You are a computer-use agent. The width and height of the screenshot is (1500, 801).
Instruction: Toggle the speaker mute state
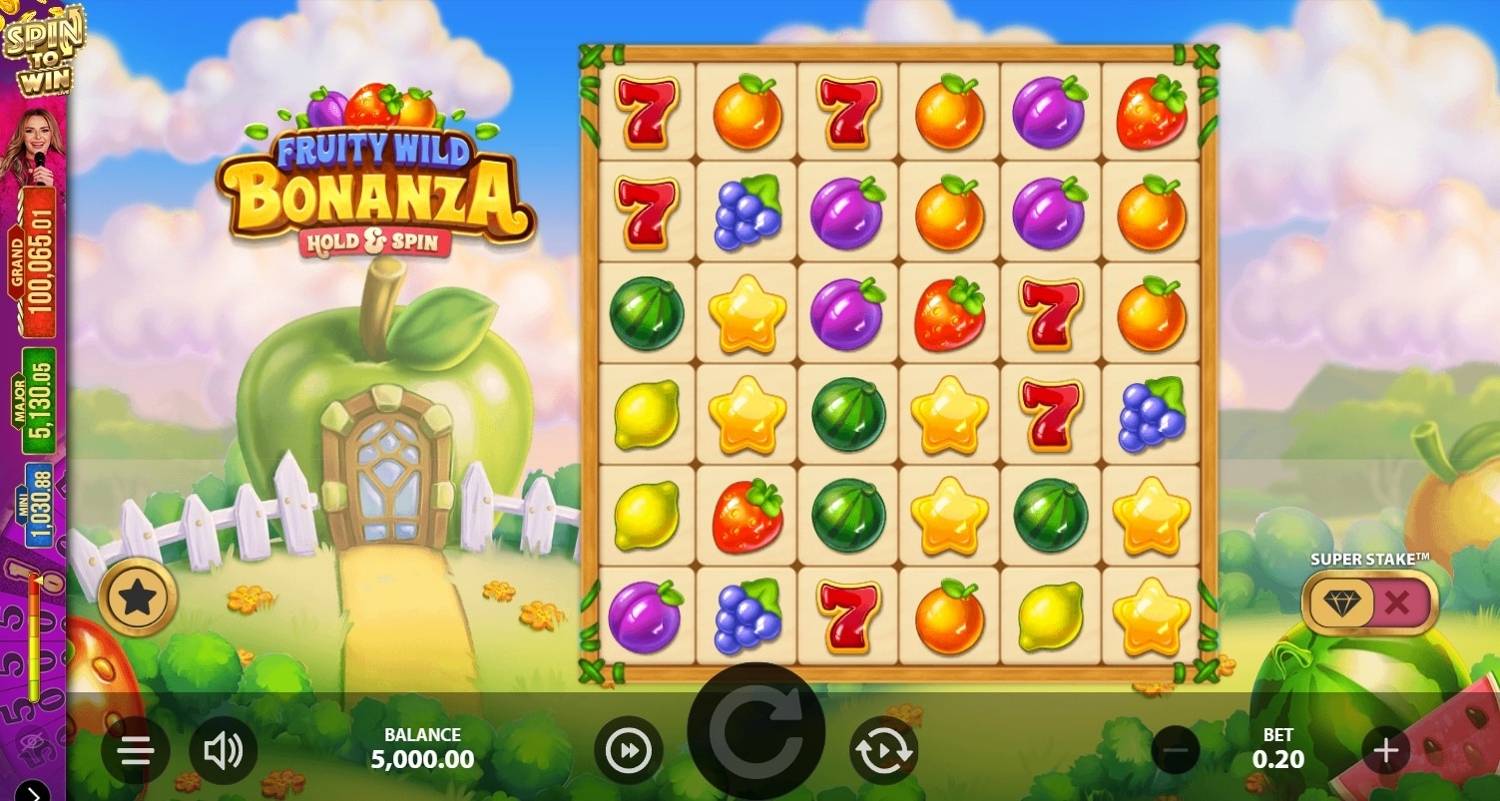click(x=224, y=750)
